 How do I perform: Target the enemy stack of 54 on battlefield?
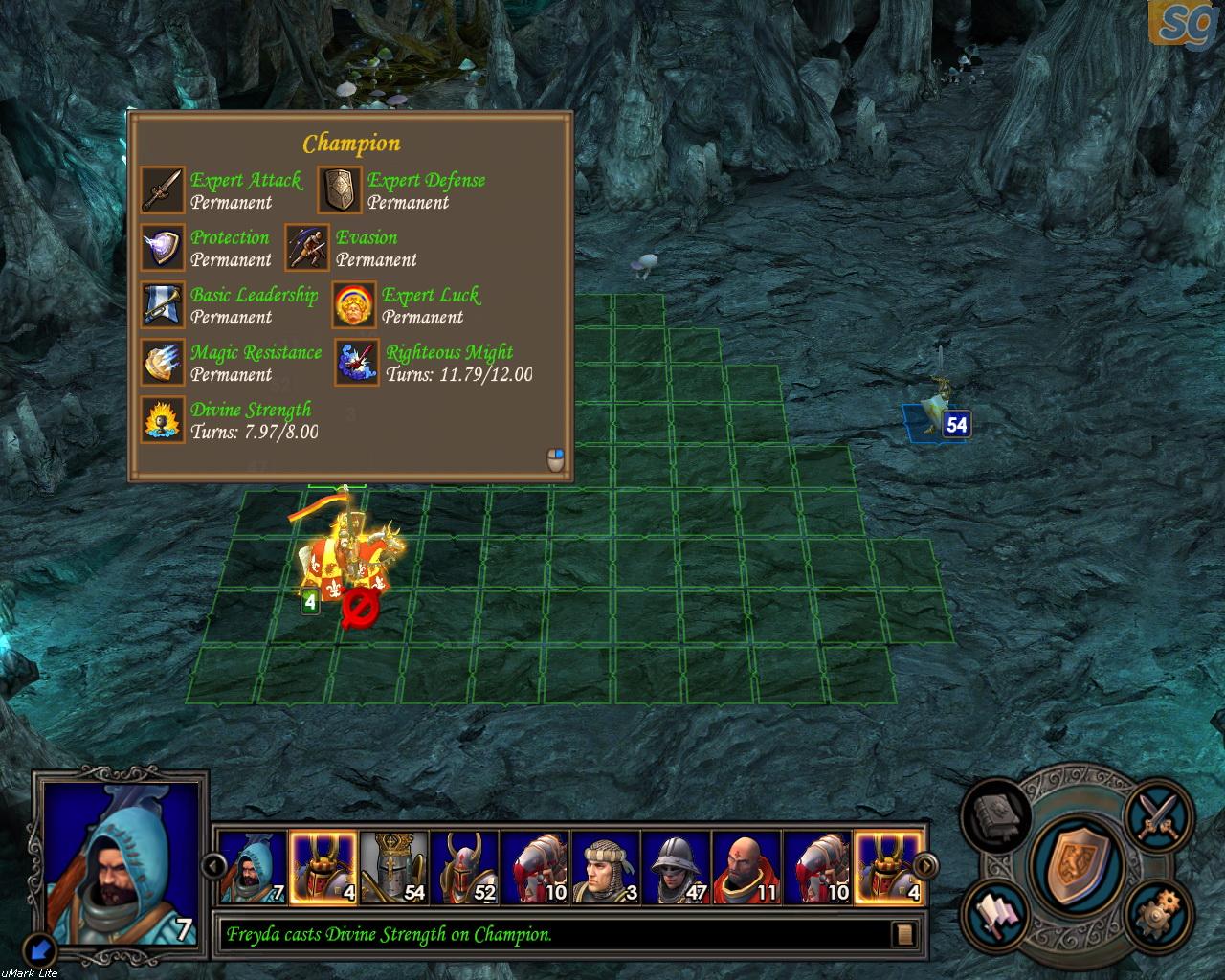tap(936, 412)
